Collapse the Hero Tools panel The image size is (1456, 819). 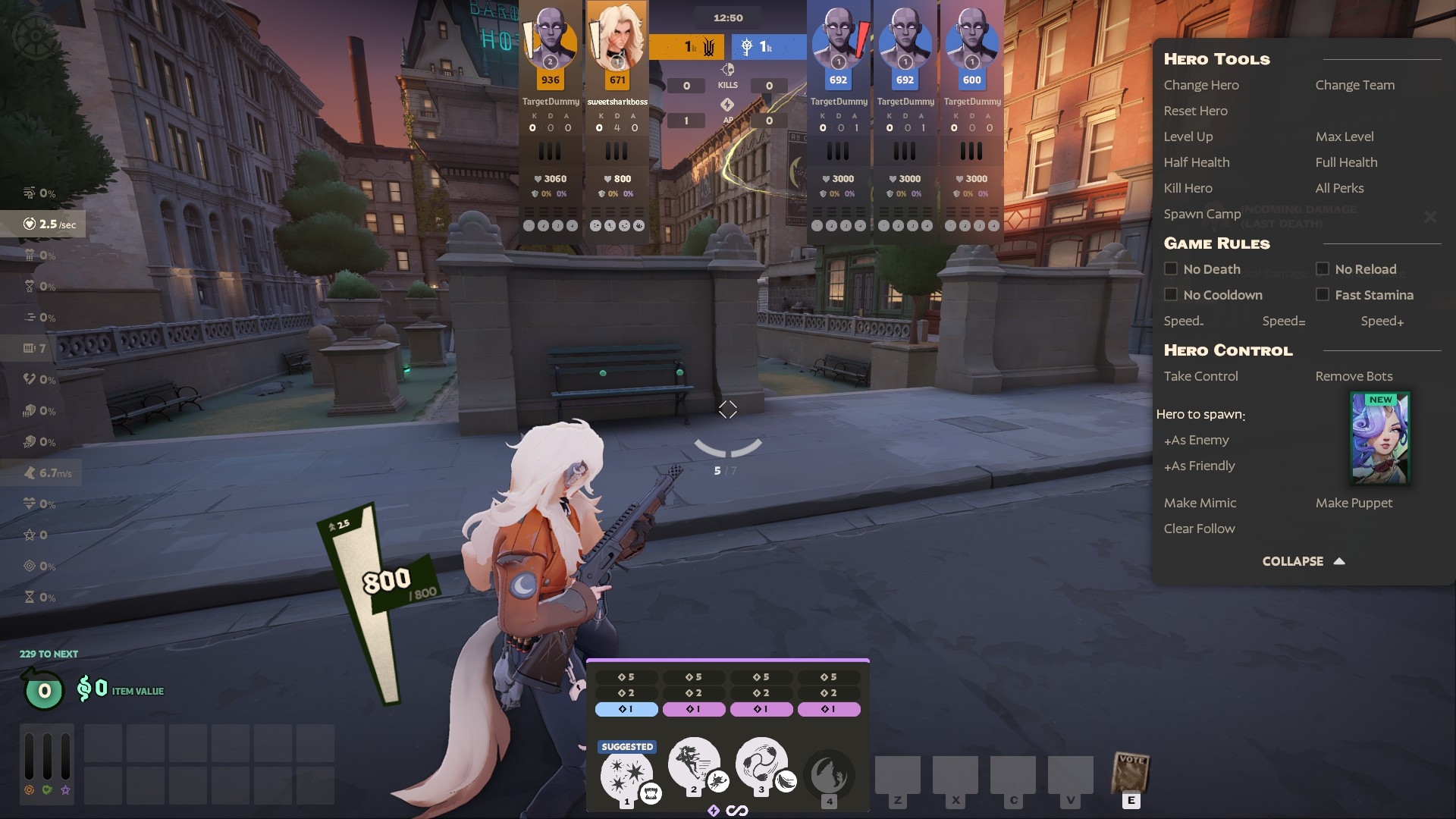tap(1303, 561)
